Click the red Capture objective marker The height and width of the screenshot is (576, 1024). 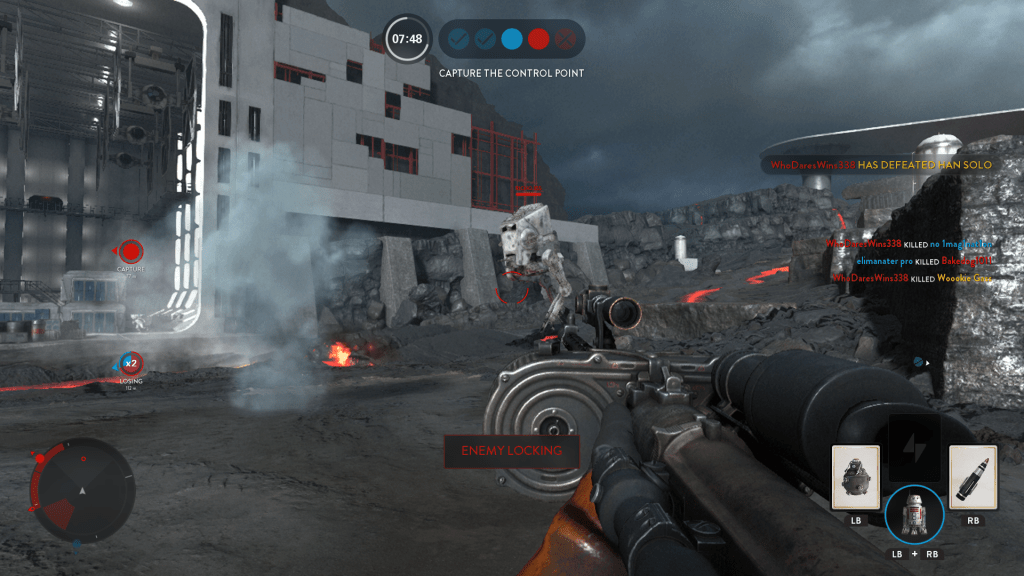pyautogui.click(x=131, y=252)
